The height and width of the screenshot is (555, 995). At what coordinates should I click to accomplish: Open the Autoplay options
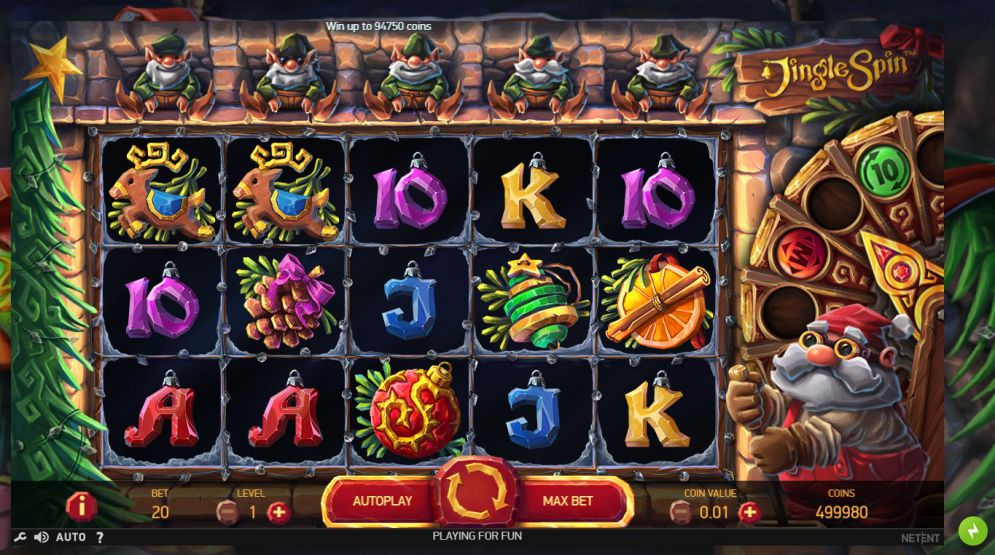pyautogui.click(x=382, y=501)
